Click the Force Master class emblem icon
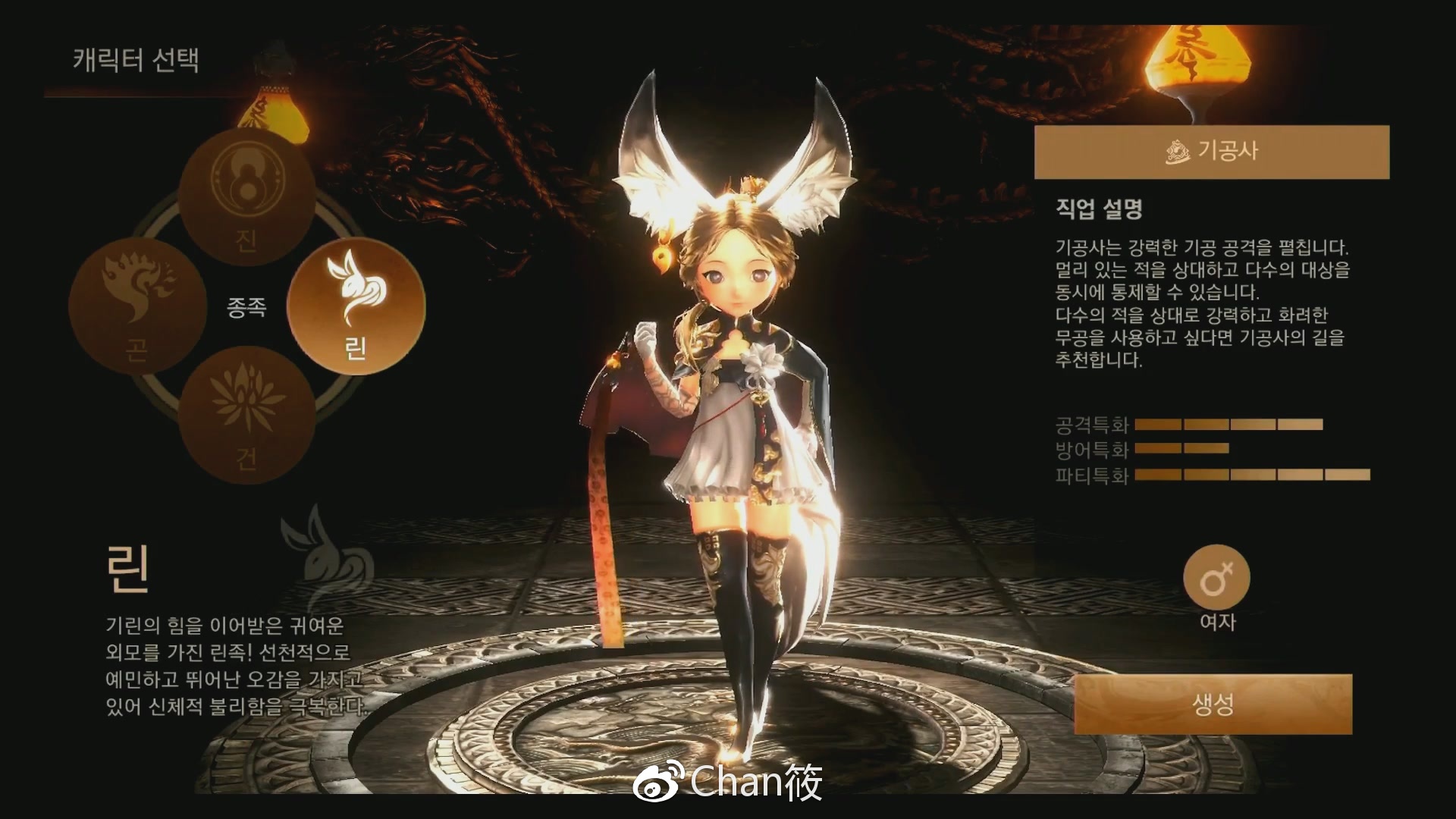The width and height of the screenshot is (1456, 819). pyautogui.click(x=1178, y=152)
